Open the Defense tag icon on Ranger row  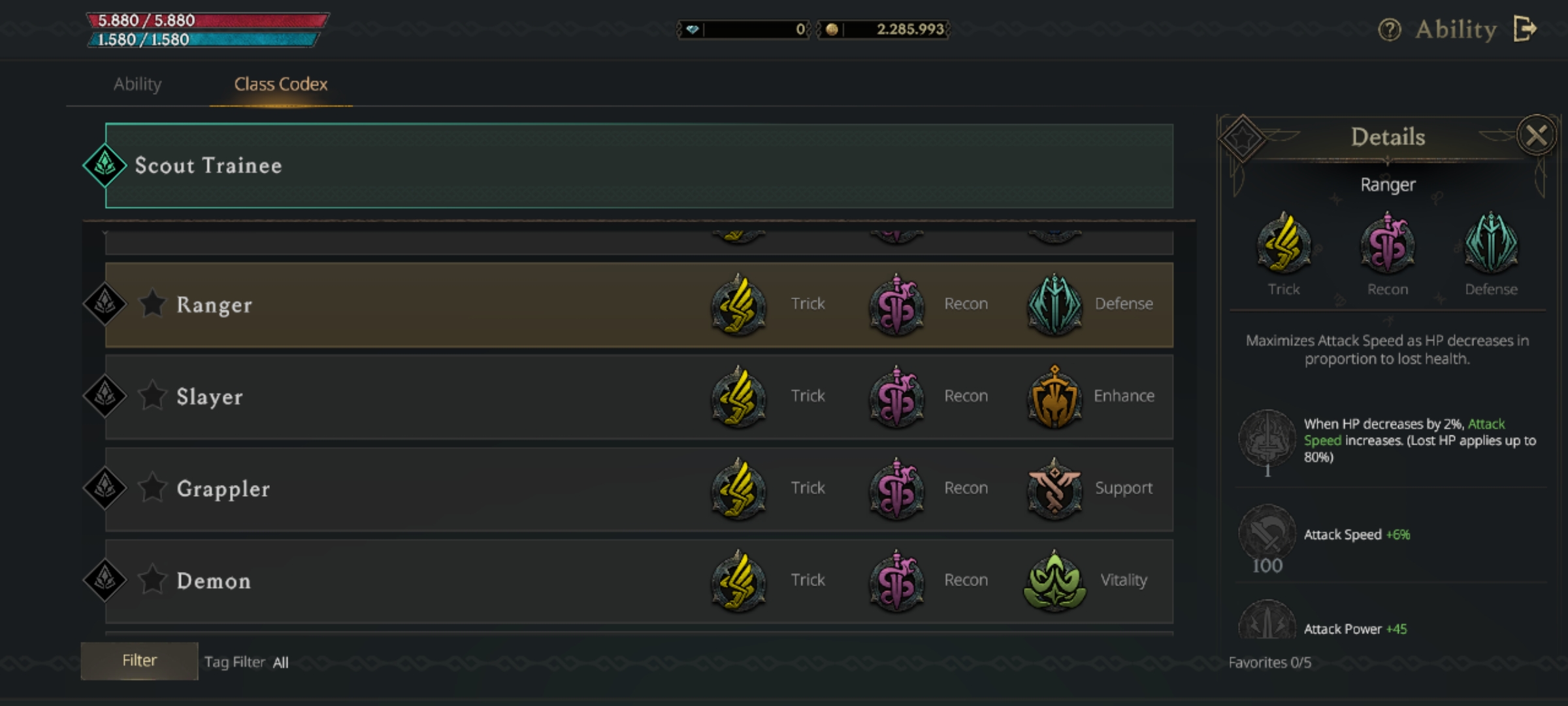point(1055,305)
